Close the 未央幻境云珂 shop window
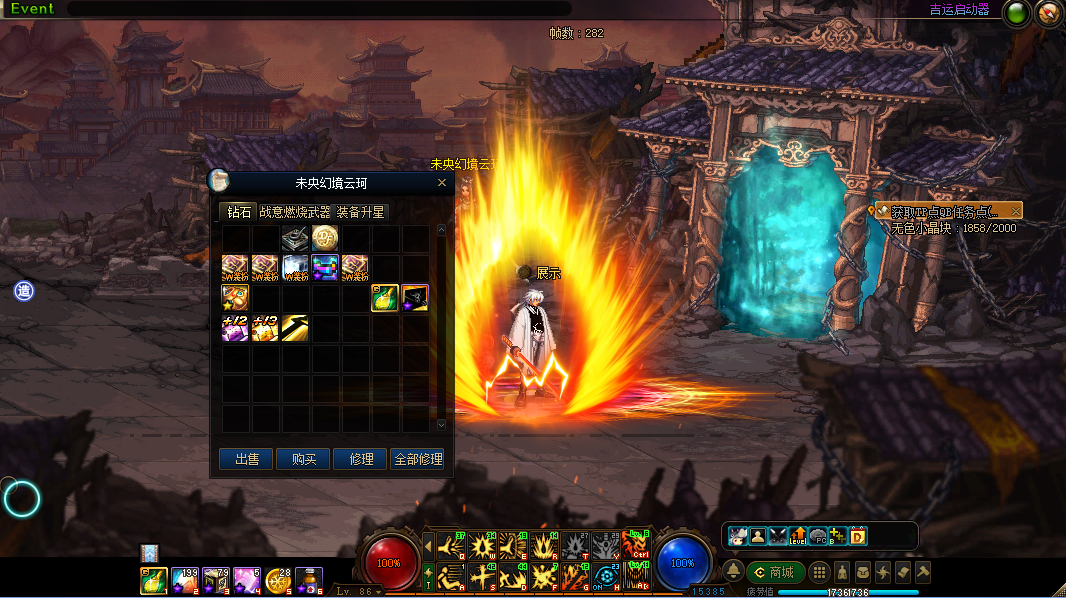 (442, 183)
